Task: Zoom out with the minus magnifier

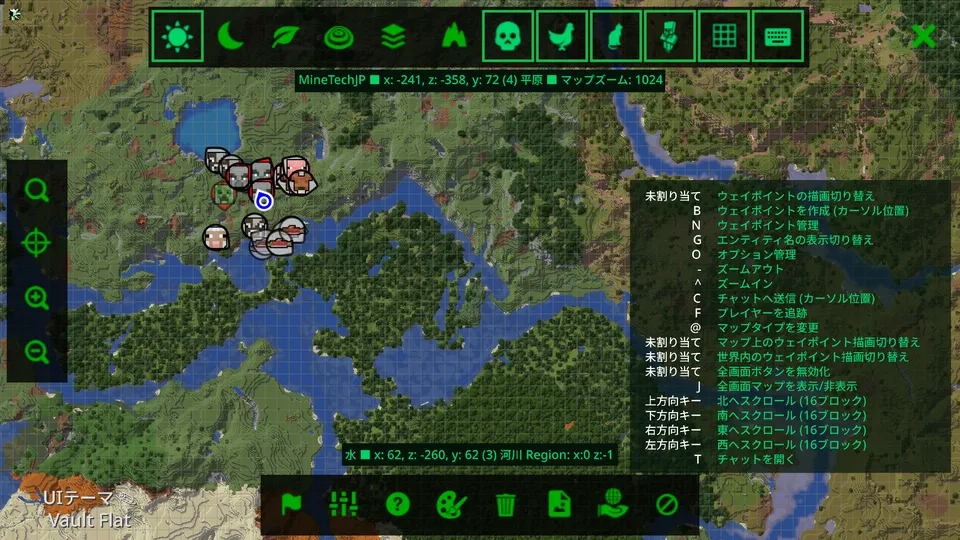Action: pyautogui.click(x=37, y=352)
